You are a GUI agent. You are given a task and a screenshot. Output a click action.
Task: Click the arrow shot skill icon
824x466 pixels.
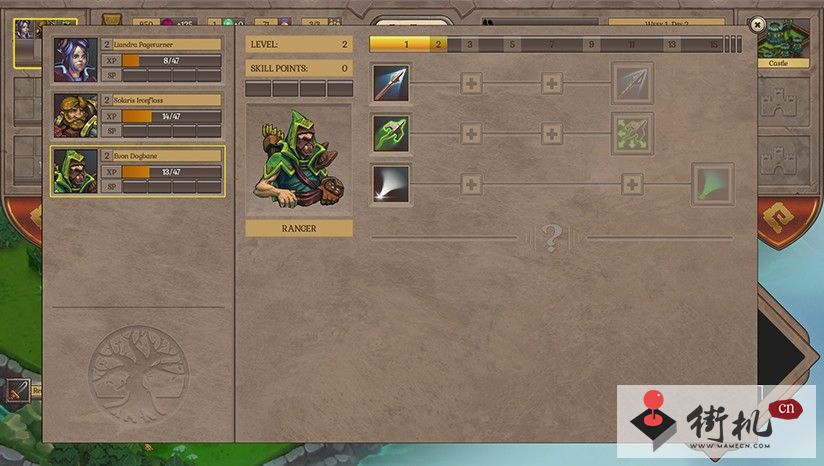click(x=391, y=83)
